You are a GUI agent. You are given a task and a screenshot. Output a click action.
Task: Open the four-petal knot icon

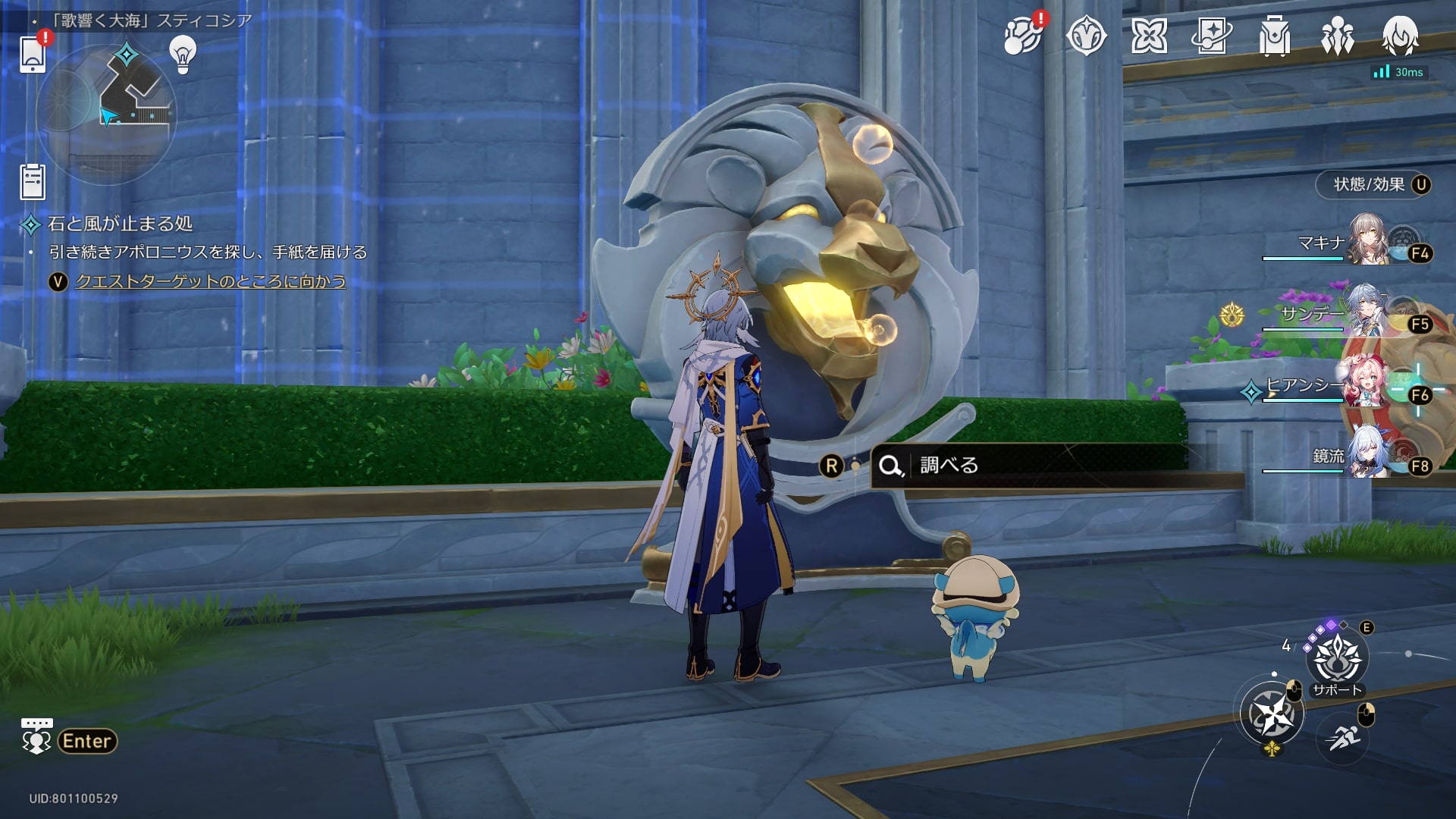(1149, 36)
